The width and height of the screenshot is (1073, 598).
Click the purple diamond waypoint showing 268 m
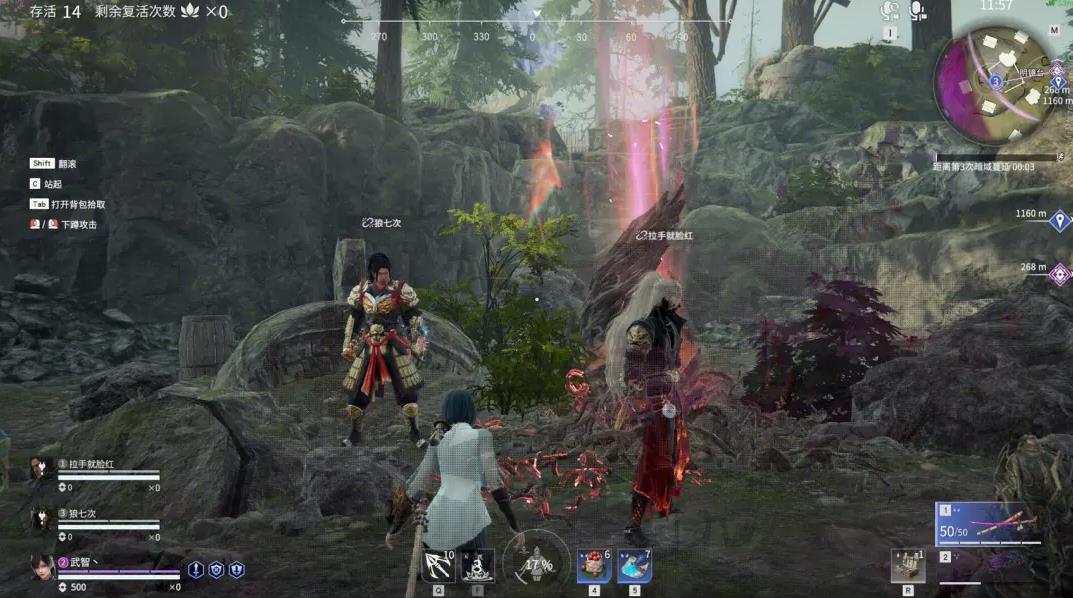[x=1059, y=272]
